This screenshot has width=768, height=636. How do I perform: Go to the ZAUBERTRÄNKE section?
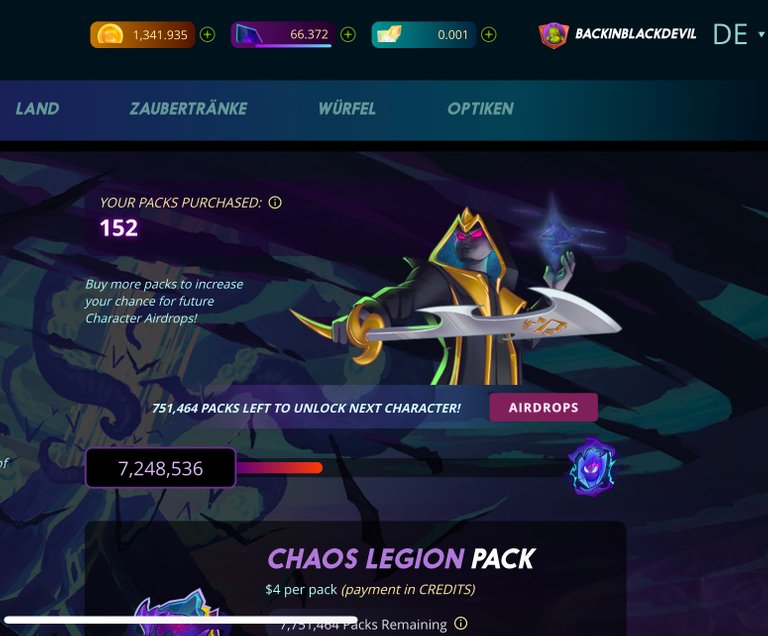tap(188, 109)
